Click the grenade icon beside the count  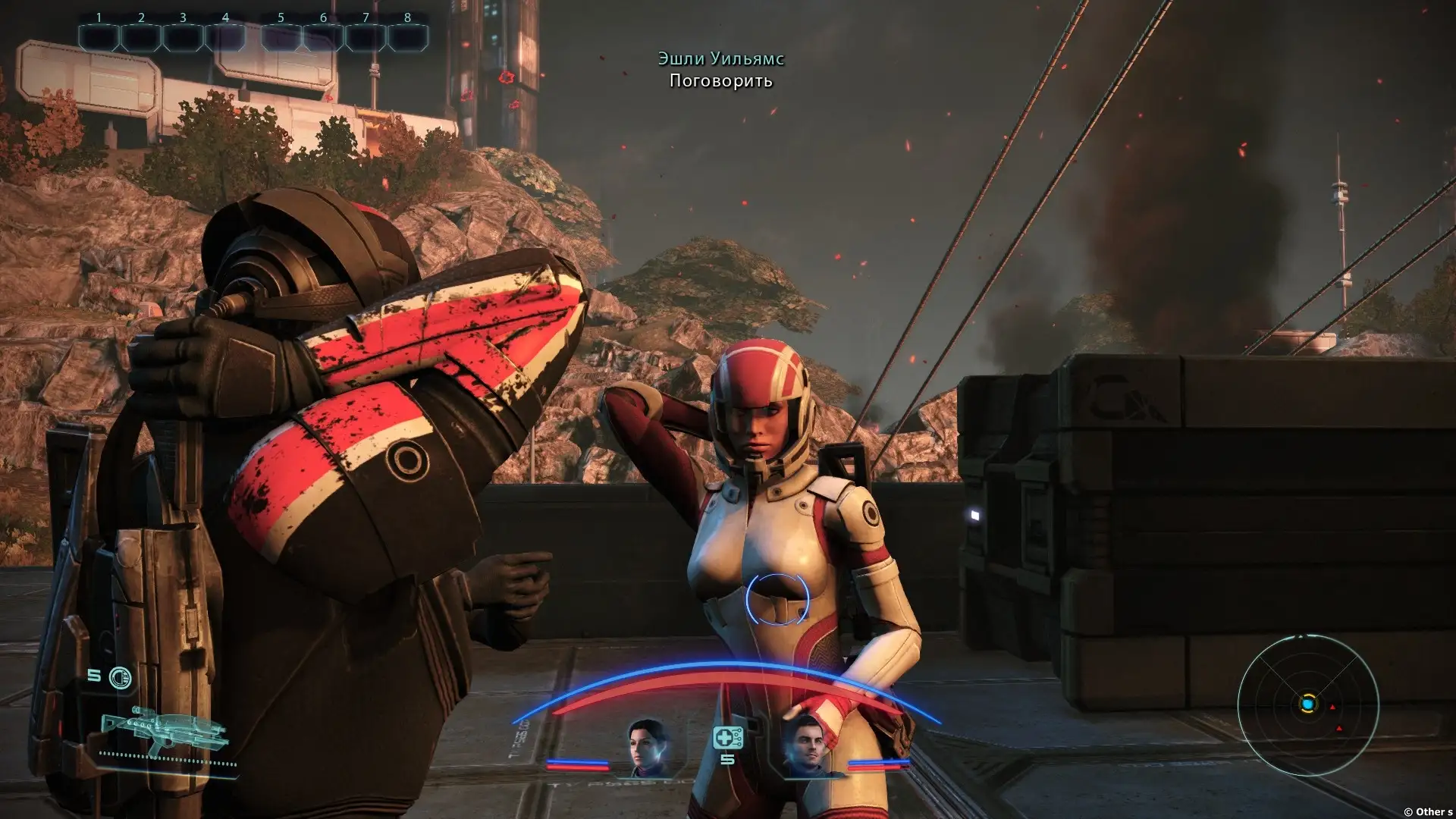[x=120, y=677]
